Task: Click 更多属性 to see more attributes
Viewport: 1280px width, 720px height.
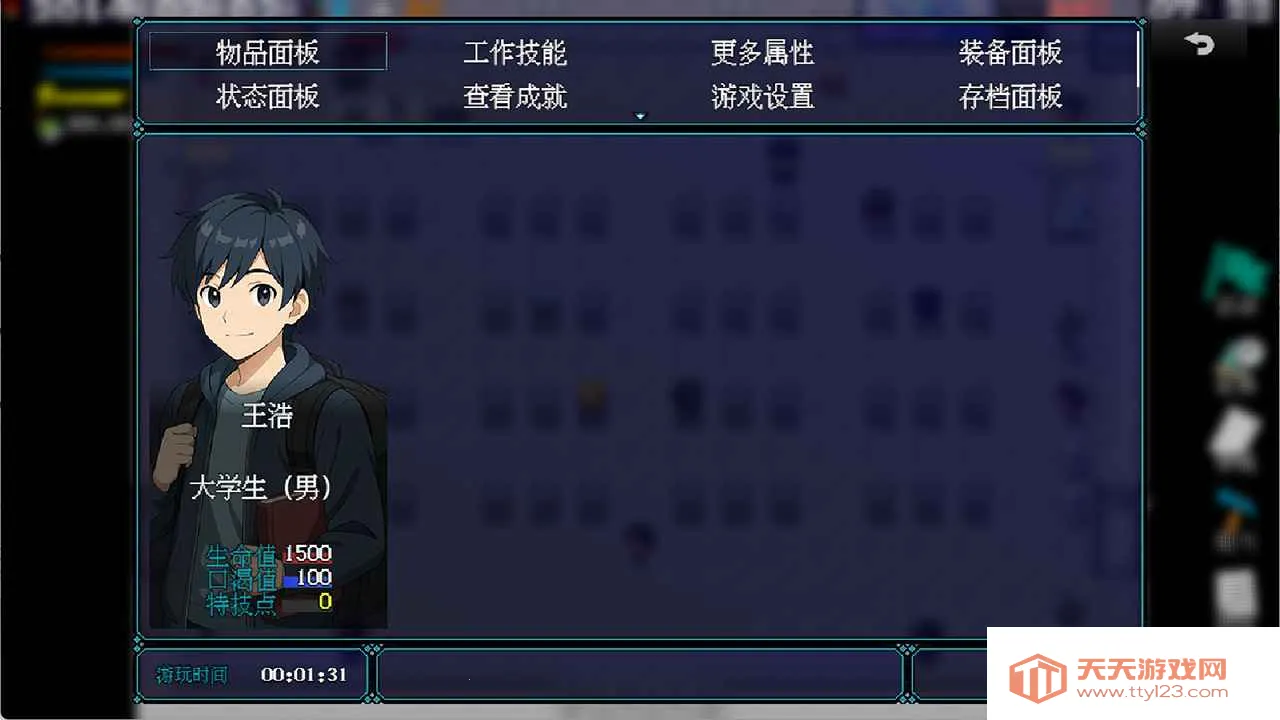Action: (762, 53)
